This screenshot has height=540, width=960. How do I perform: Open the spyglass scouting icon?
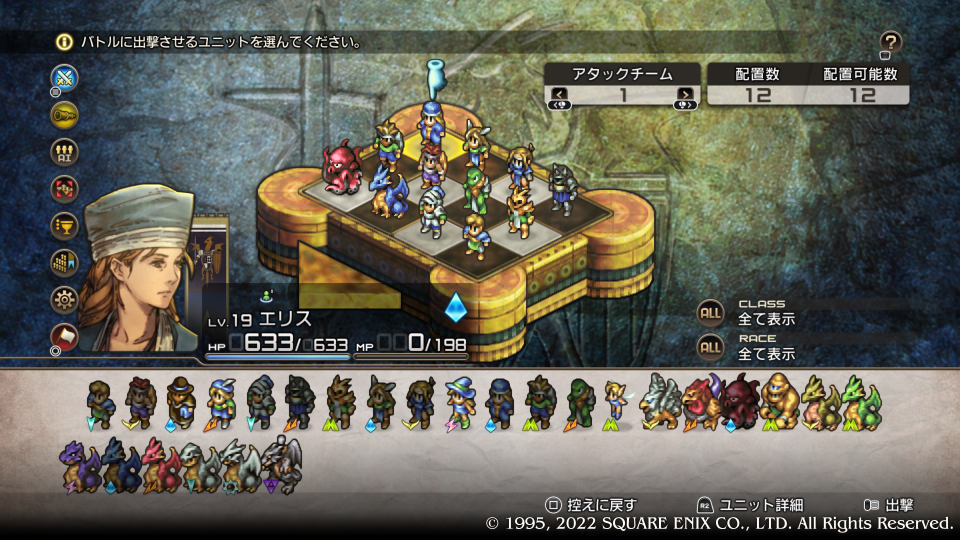(65, 114)
